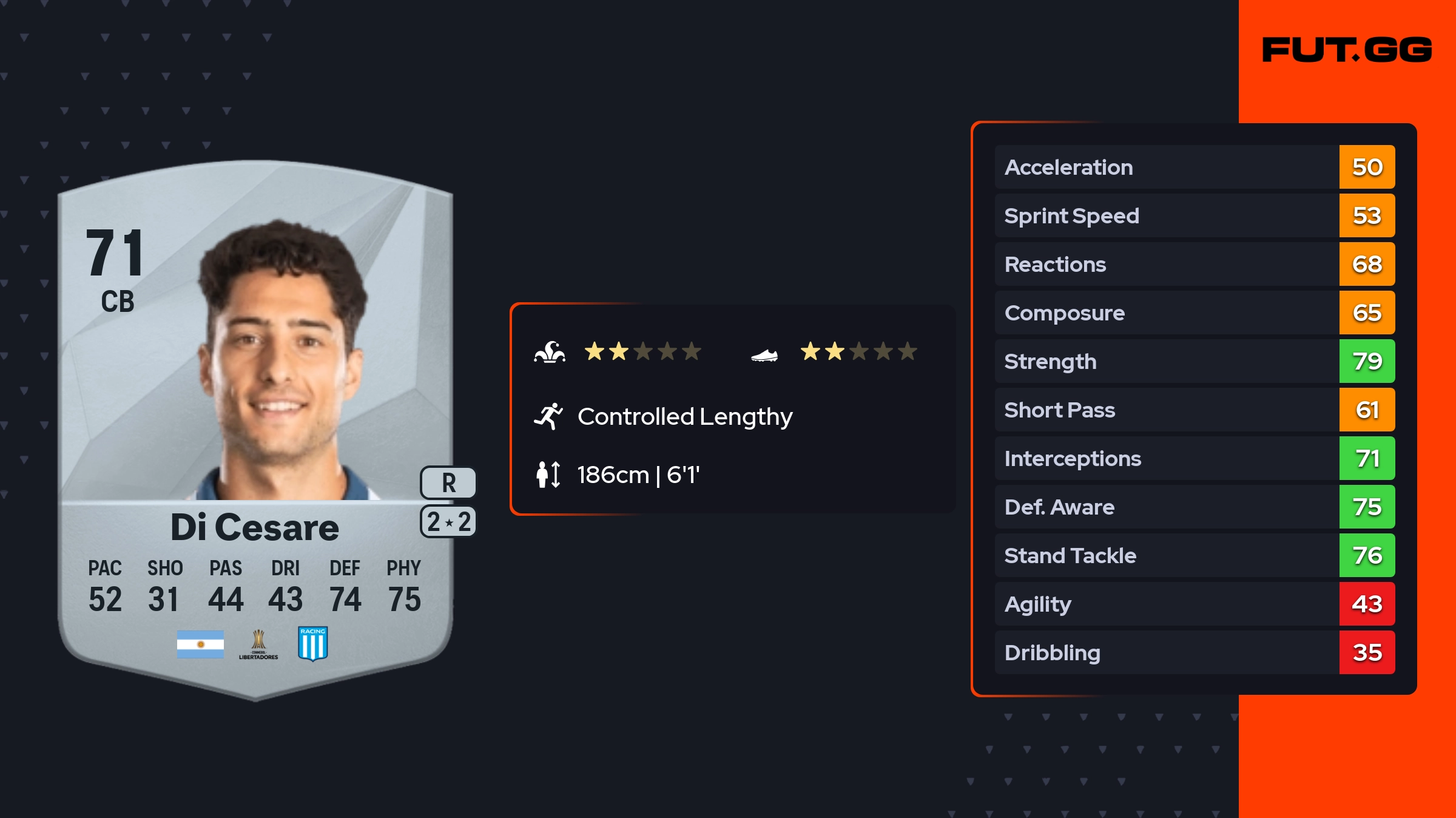Open the FUT.GG logo link
Viewport: 1456px width, 818px height.
pyautogui.click(x=1347, y=50)
